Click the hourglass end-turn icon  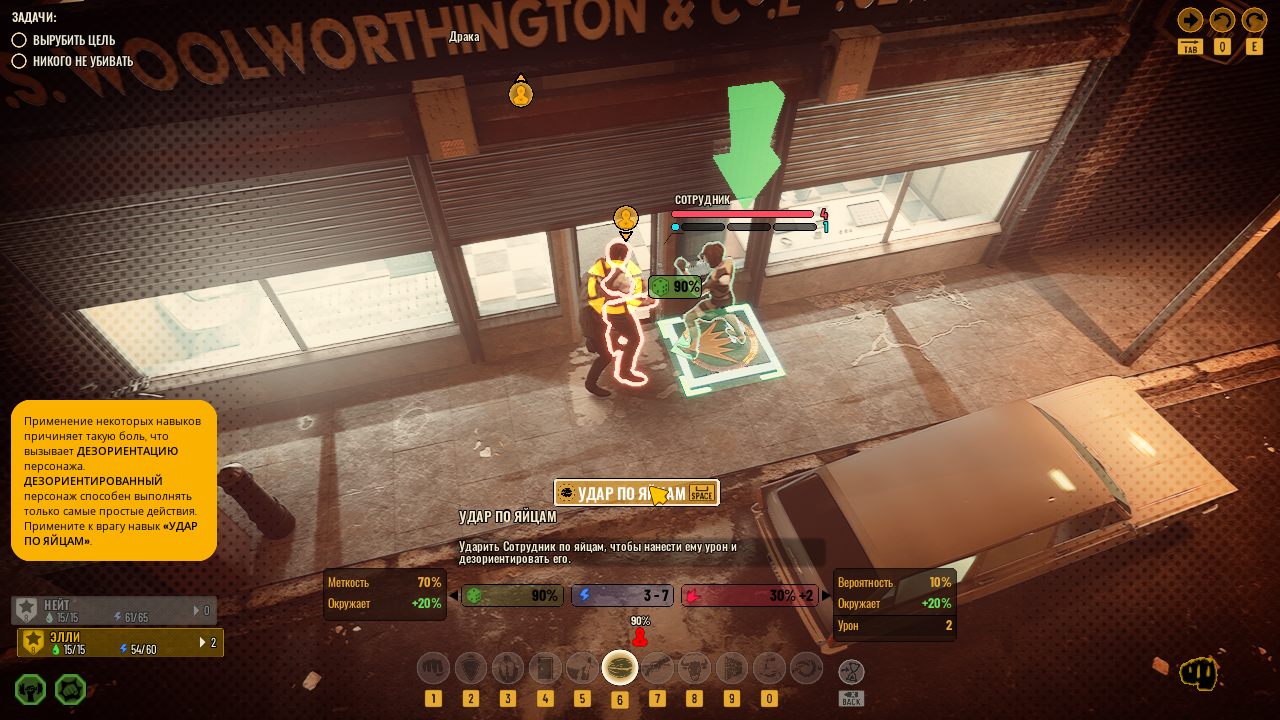[851, 671]
